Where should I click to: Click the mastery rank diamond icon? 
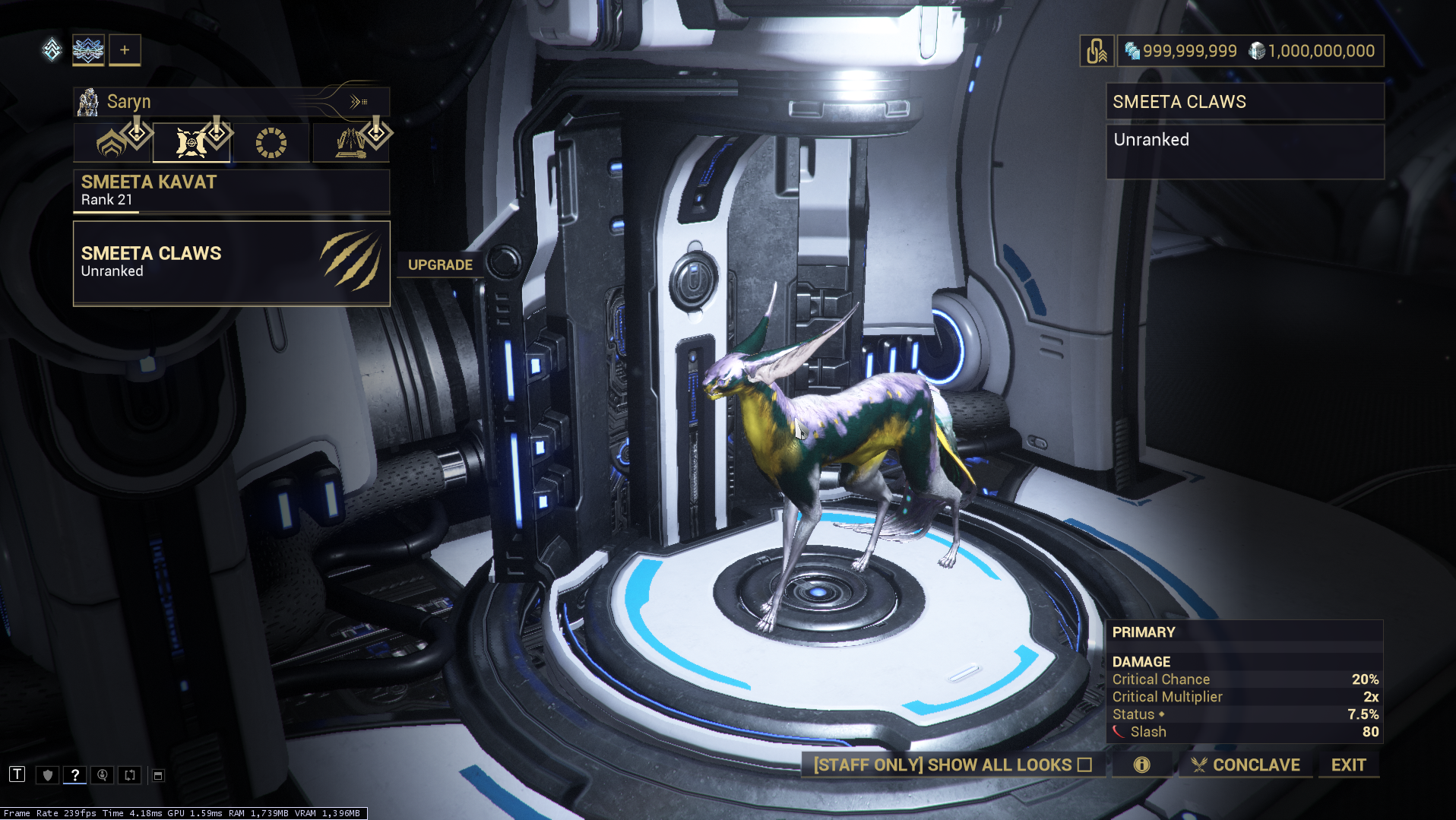point(52,50)
